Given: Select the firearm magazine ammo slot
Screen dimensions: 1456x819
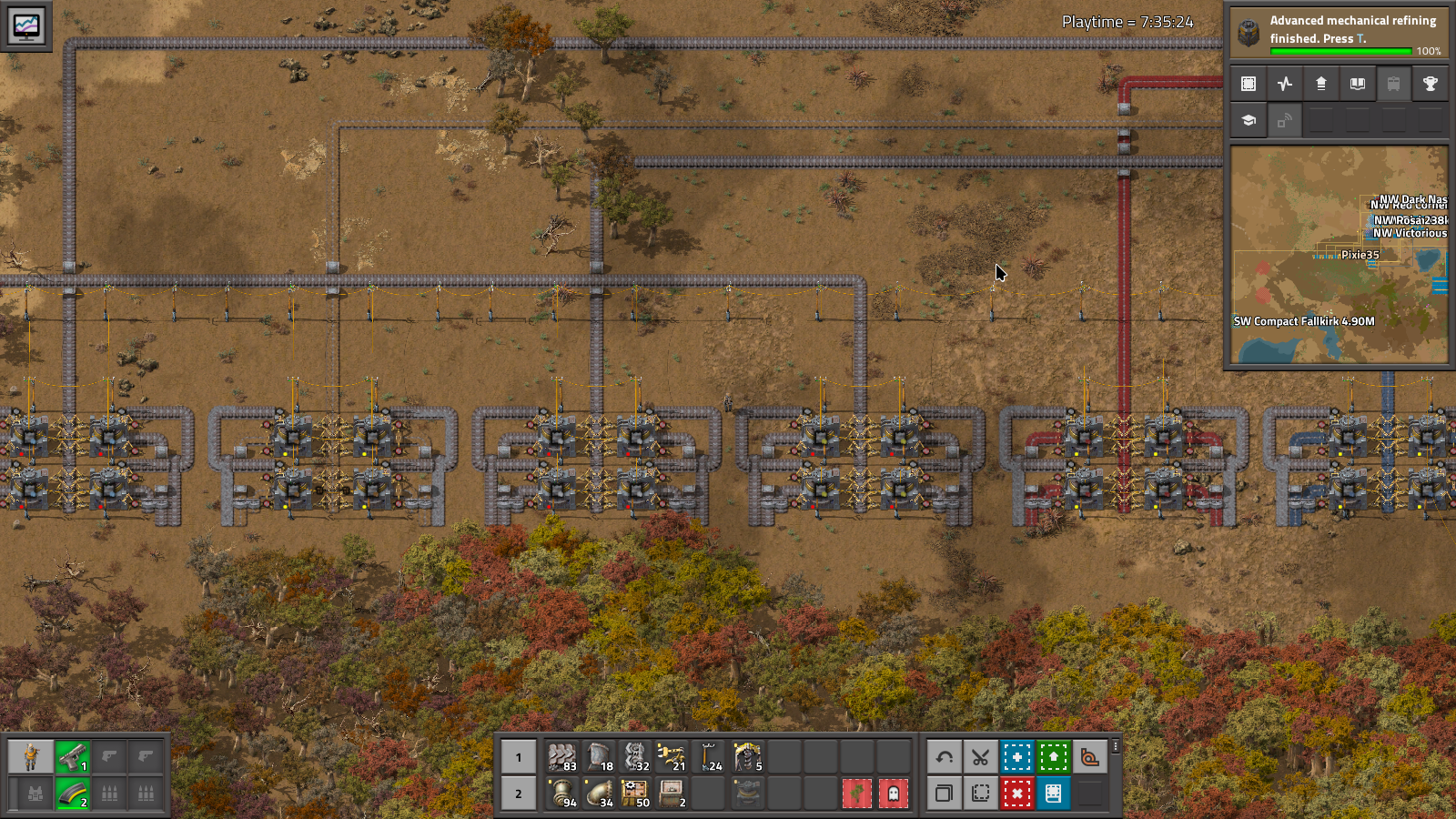Looking at the screenshot, I should click(72, 794).
